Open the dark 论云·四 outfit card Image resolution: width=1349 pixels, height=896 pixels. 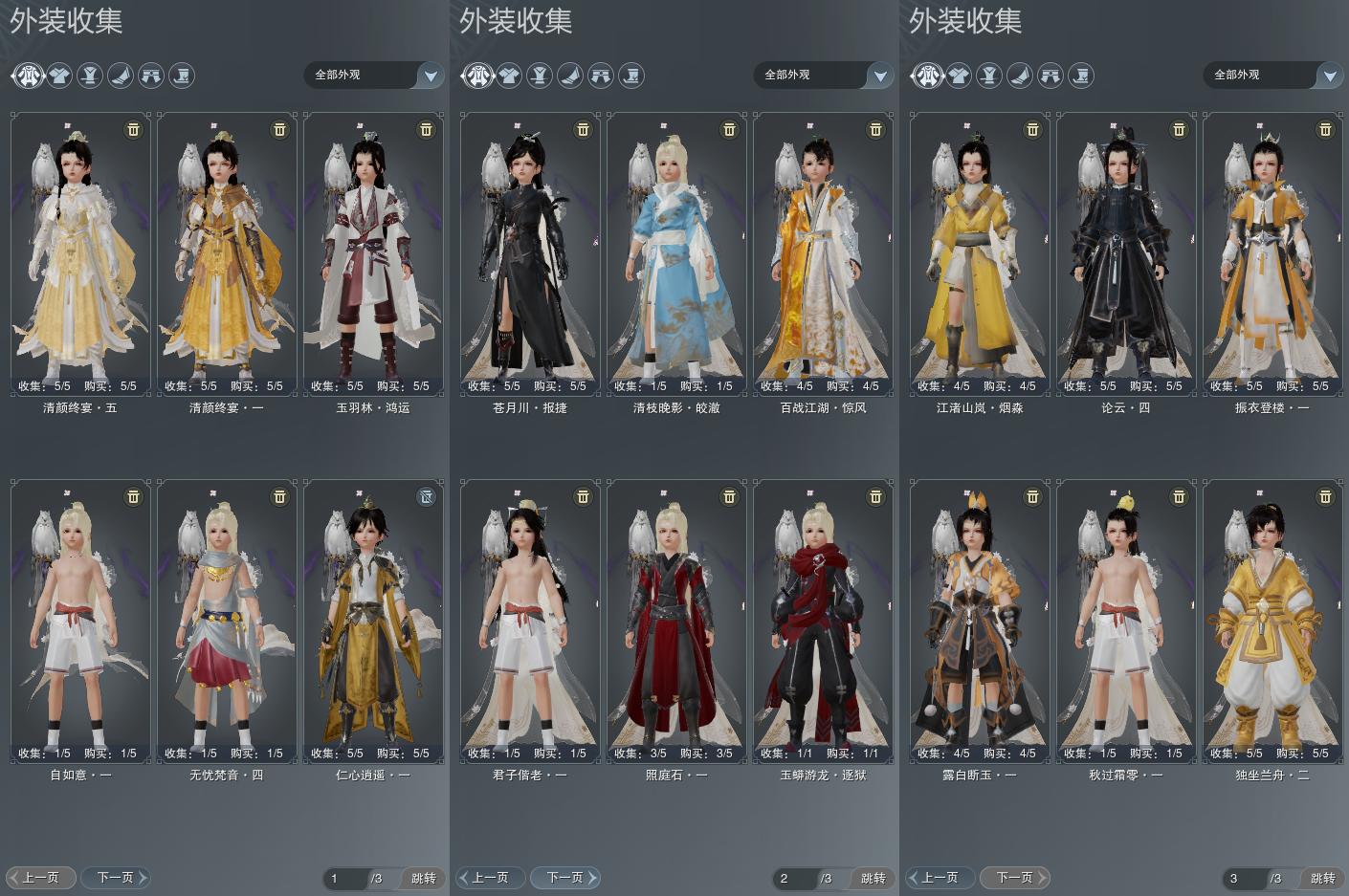1126,253
